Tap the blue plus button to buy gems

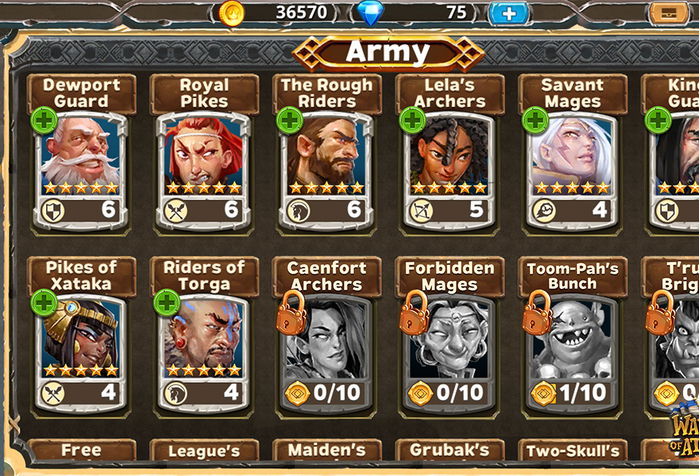click(508, 13)
